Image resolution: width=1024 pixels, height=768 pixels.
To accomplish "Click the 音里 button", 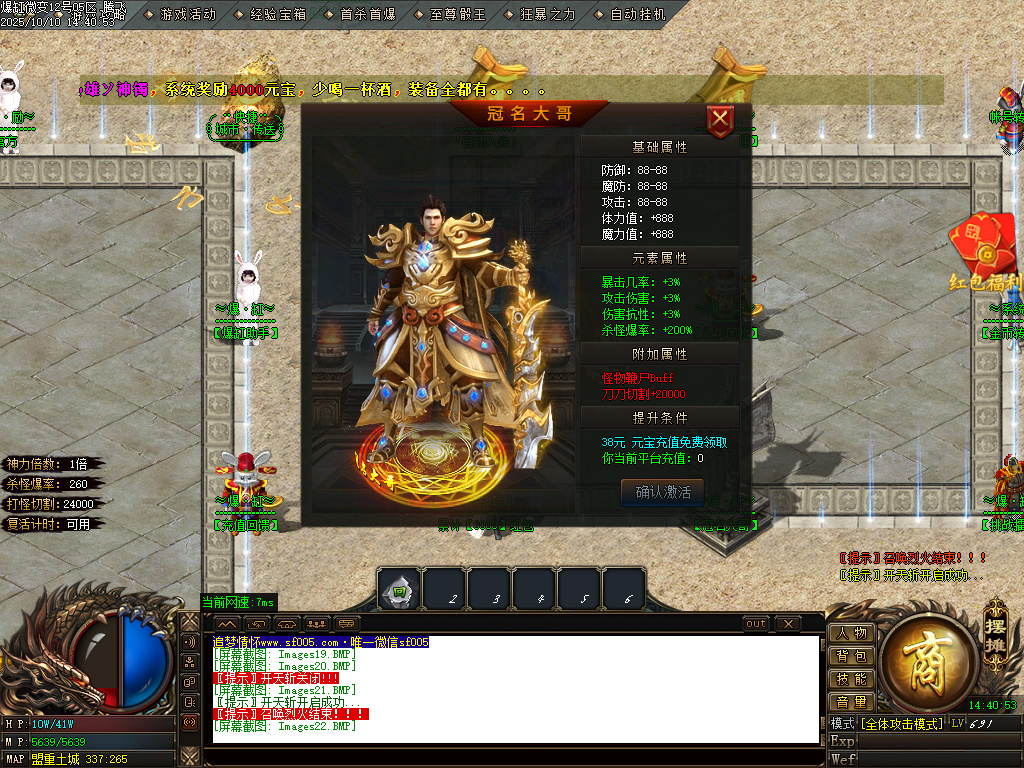I will tap(851, 702).
